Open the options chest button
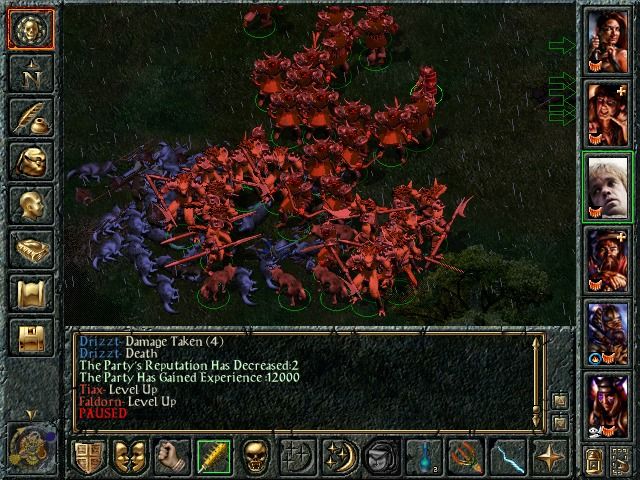640x480 pixels. (30, 337)
